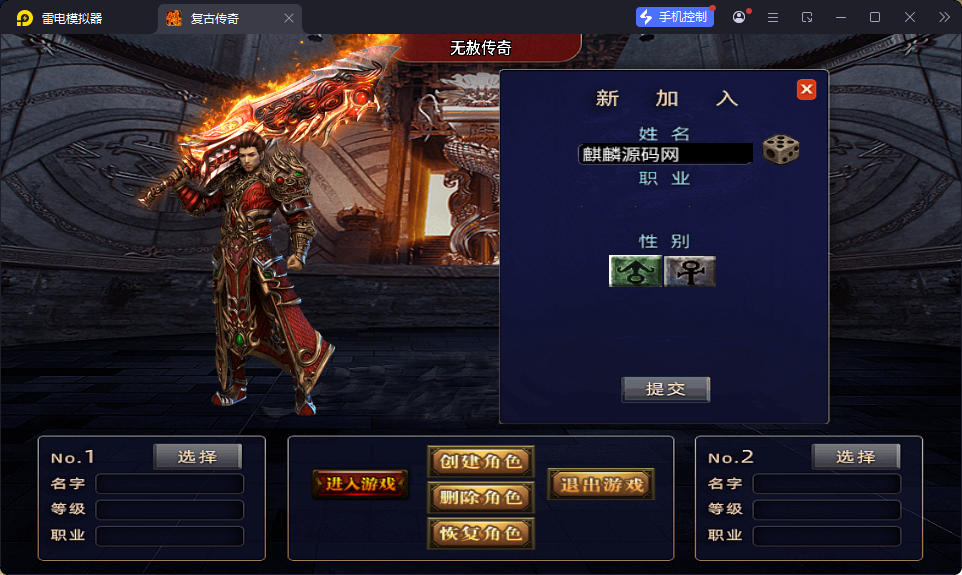Click the 姓名 name input field

click(666, 154)
